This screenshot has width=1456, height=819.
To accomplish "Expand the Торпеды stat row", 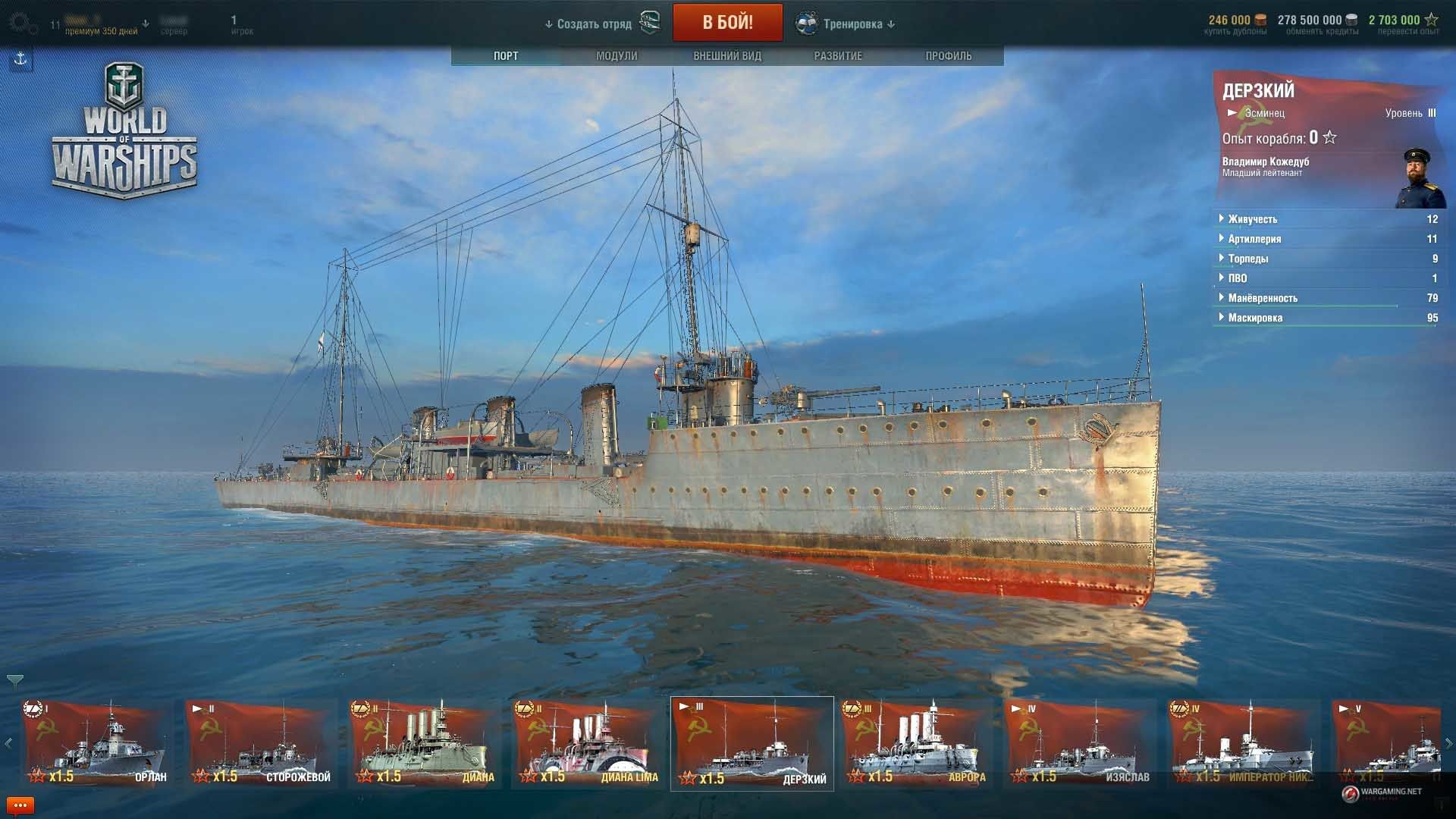I will [1247, 259].
